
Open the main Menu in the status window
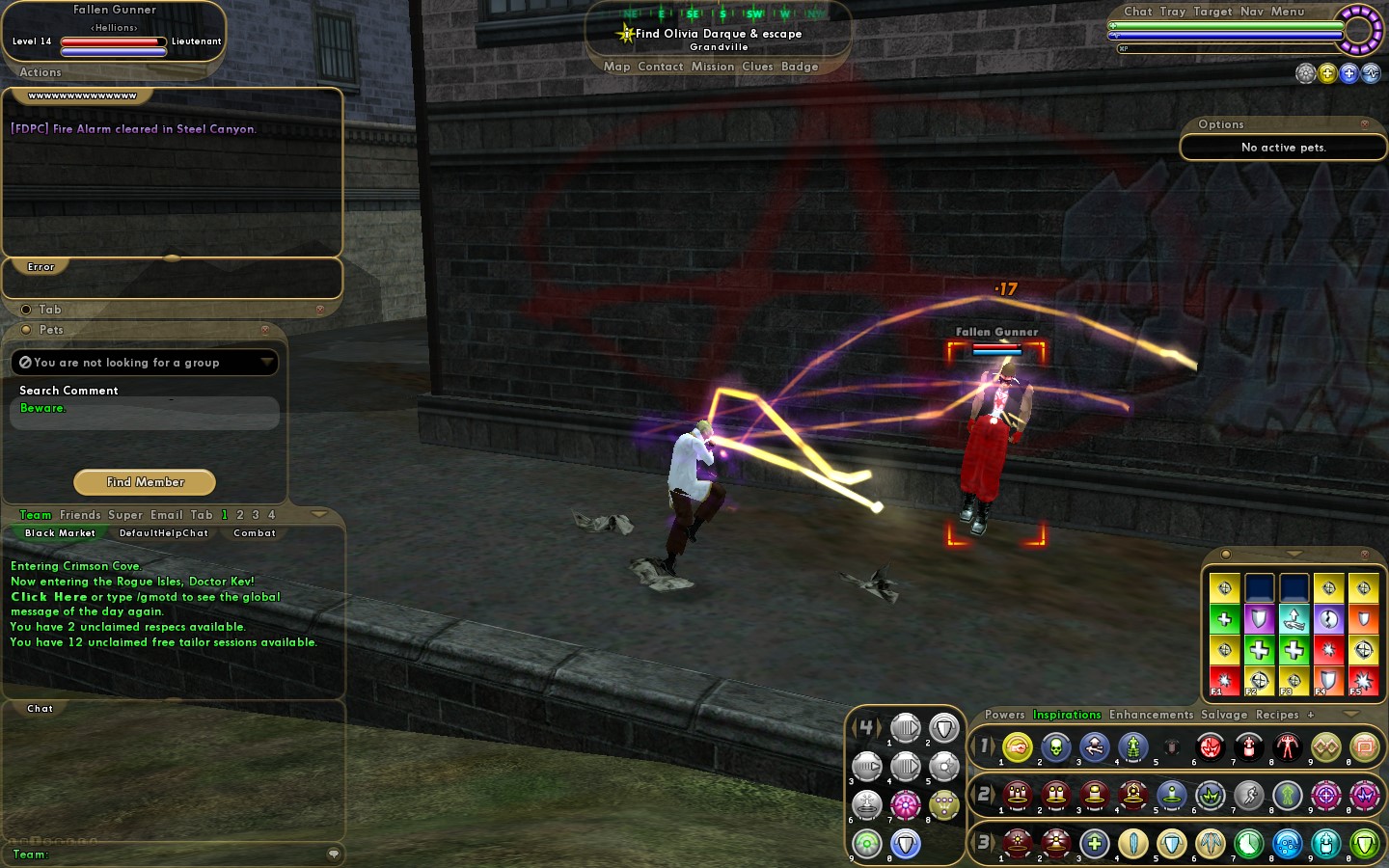pyautogui.click(x=1288, y=12)
